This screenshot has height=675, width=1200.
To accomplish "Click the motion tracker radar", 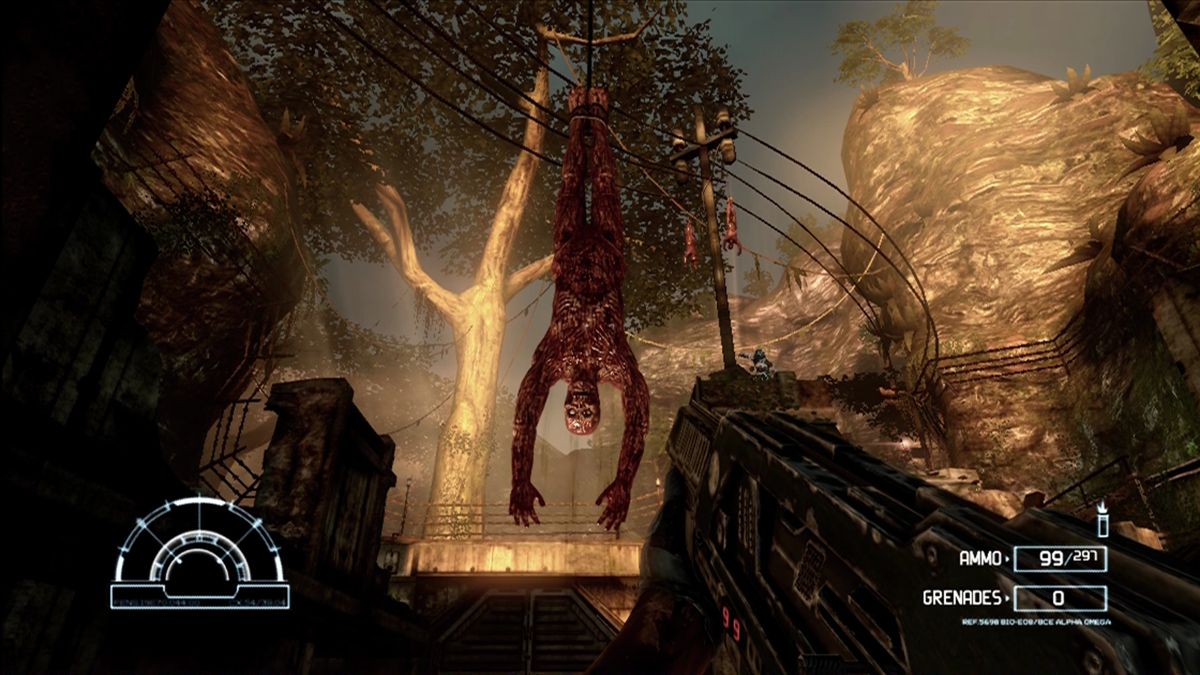I will (200, 553).
